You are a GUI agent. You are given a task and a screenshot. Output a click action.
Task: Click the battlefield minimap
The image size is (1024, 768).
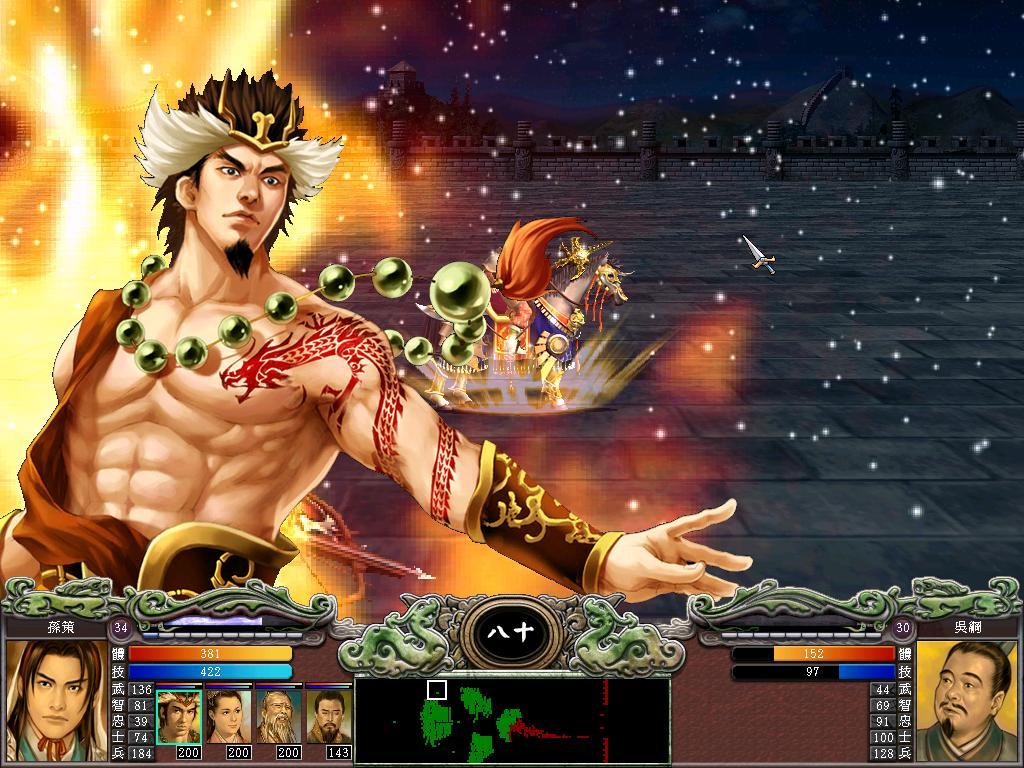tap(512, 721)
